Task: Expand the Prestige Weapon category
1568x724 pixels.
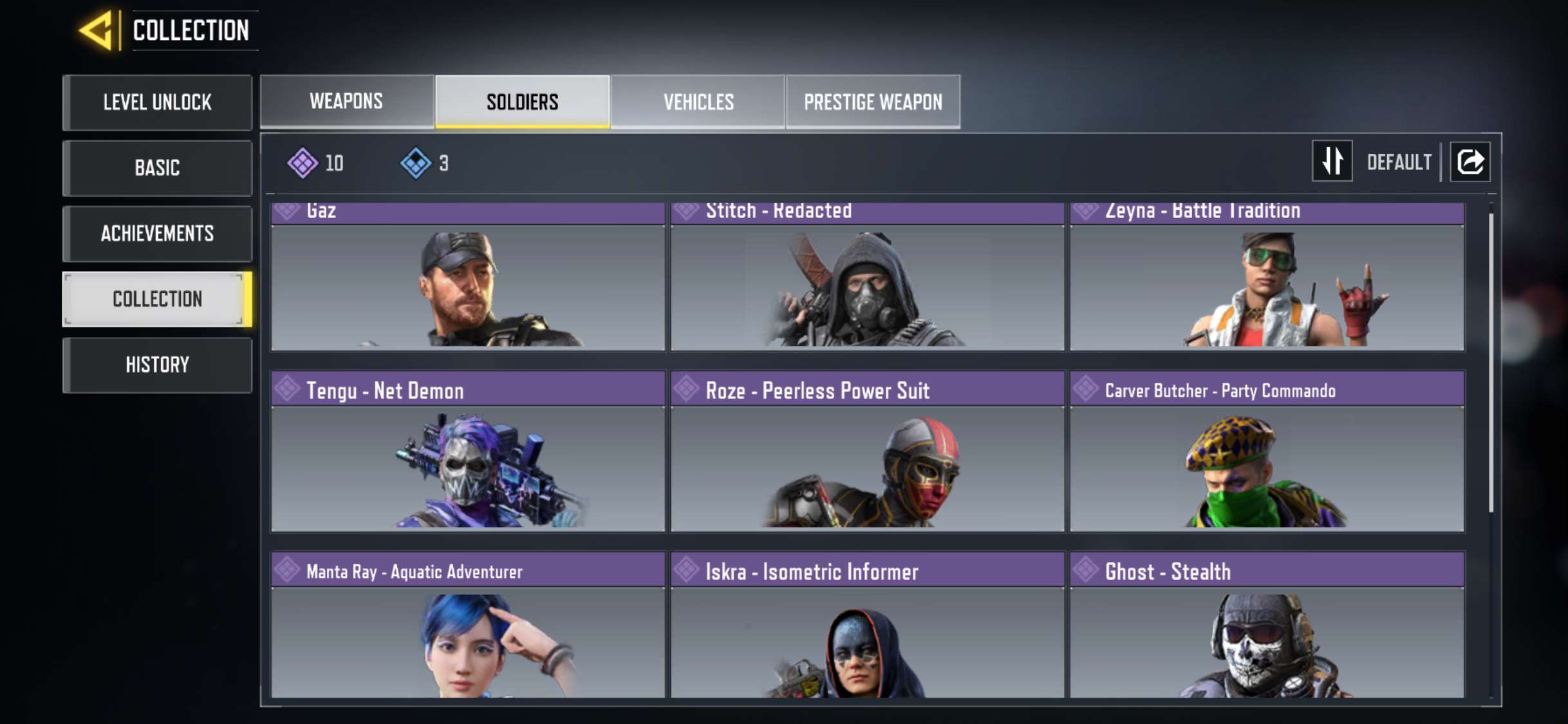Action: click(873, 101)
